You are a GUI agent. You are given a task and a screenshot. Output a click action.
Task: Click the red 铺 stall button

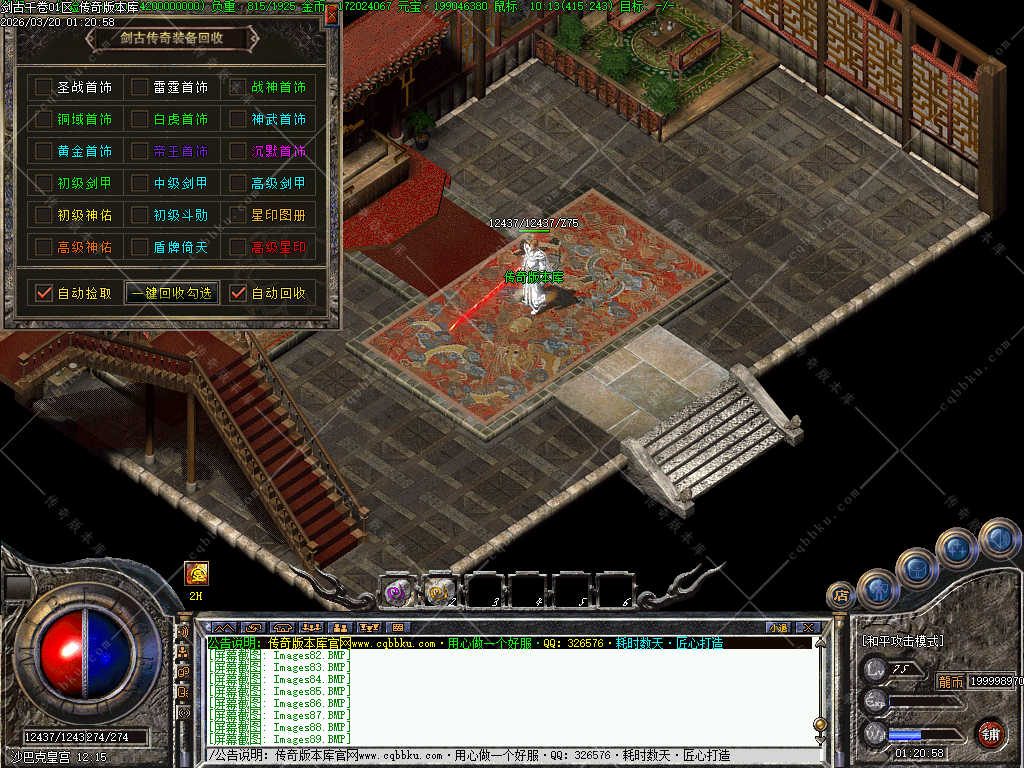pos(989,733)
